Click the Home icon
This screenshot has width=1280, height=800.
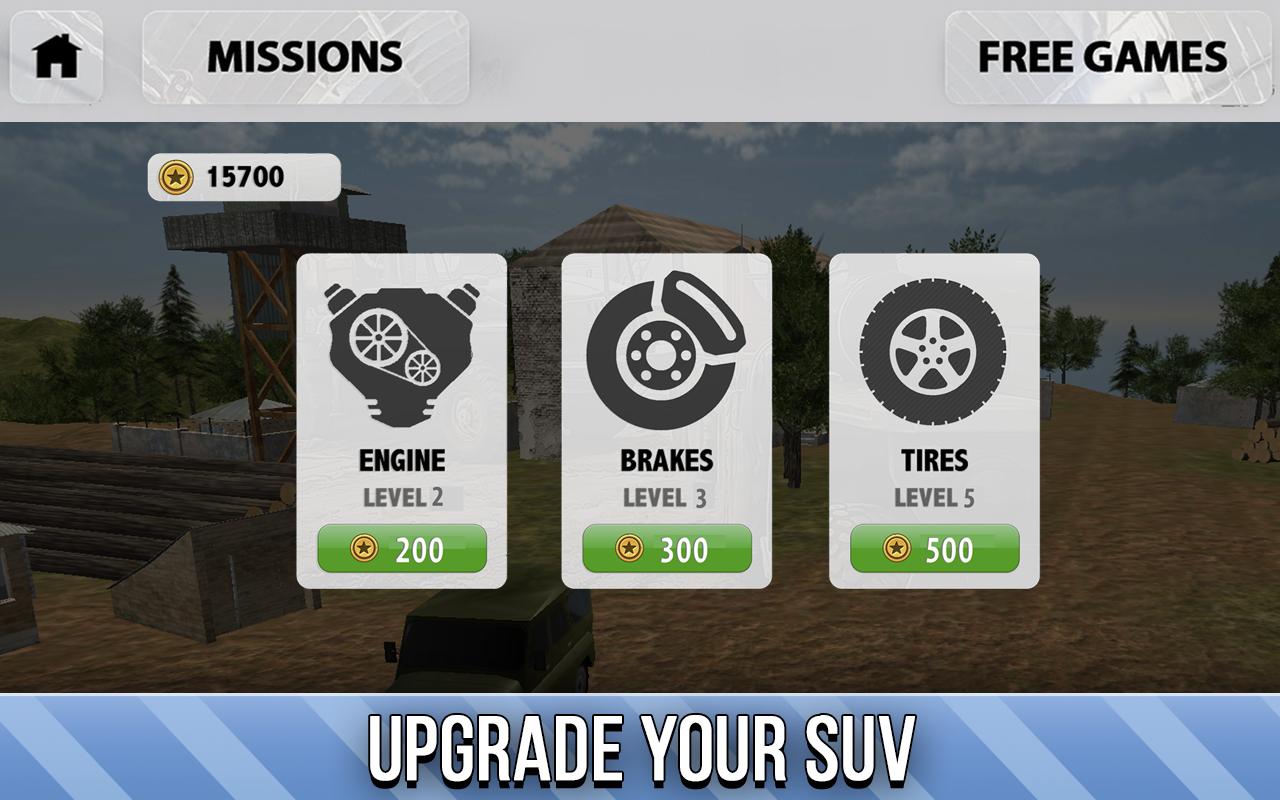click(55, 57)
